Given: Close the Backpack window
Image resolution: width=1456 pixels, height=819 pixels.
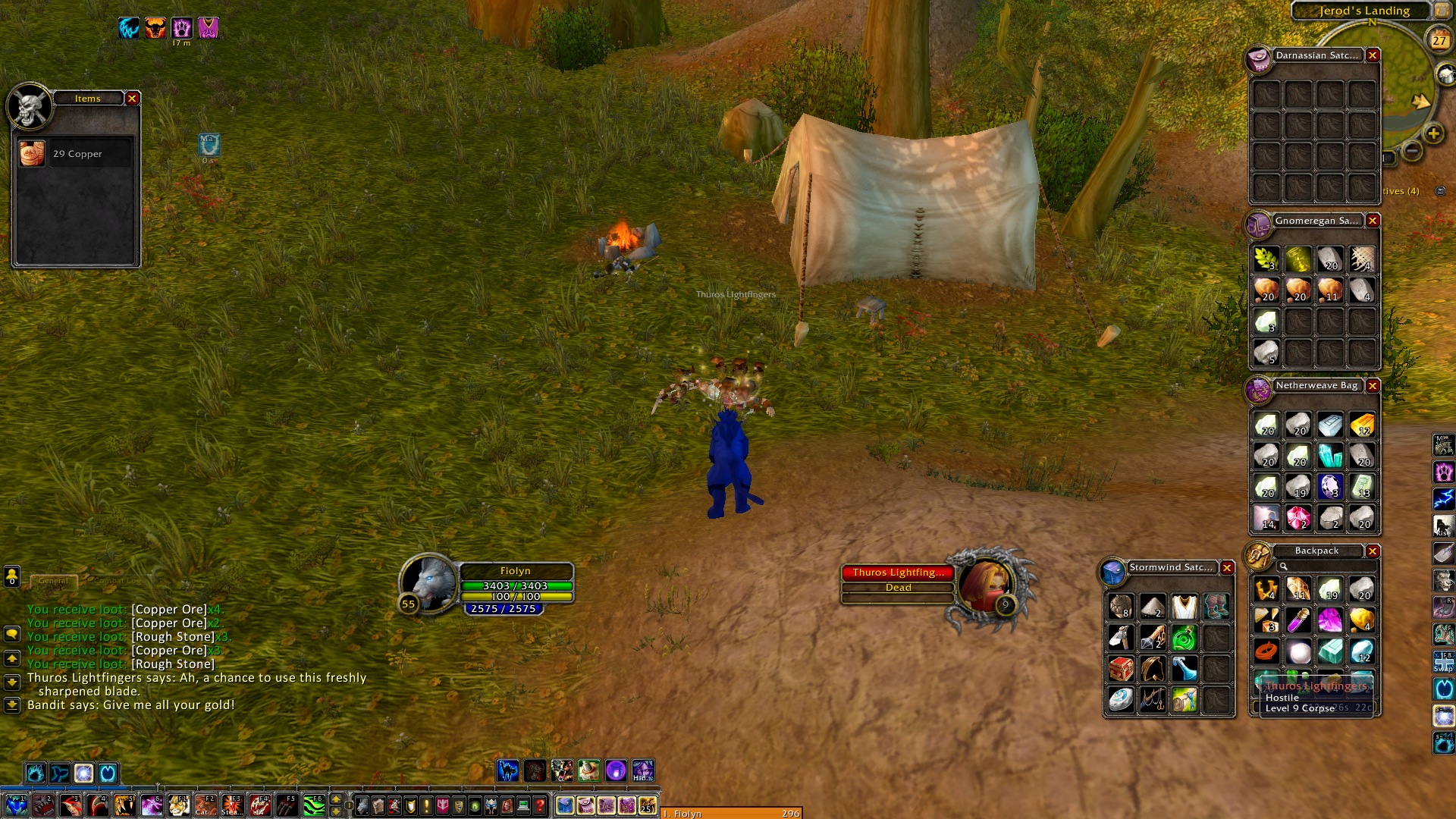Looking at the screenshot, I should 1373,551.
